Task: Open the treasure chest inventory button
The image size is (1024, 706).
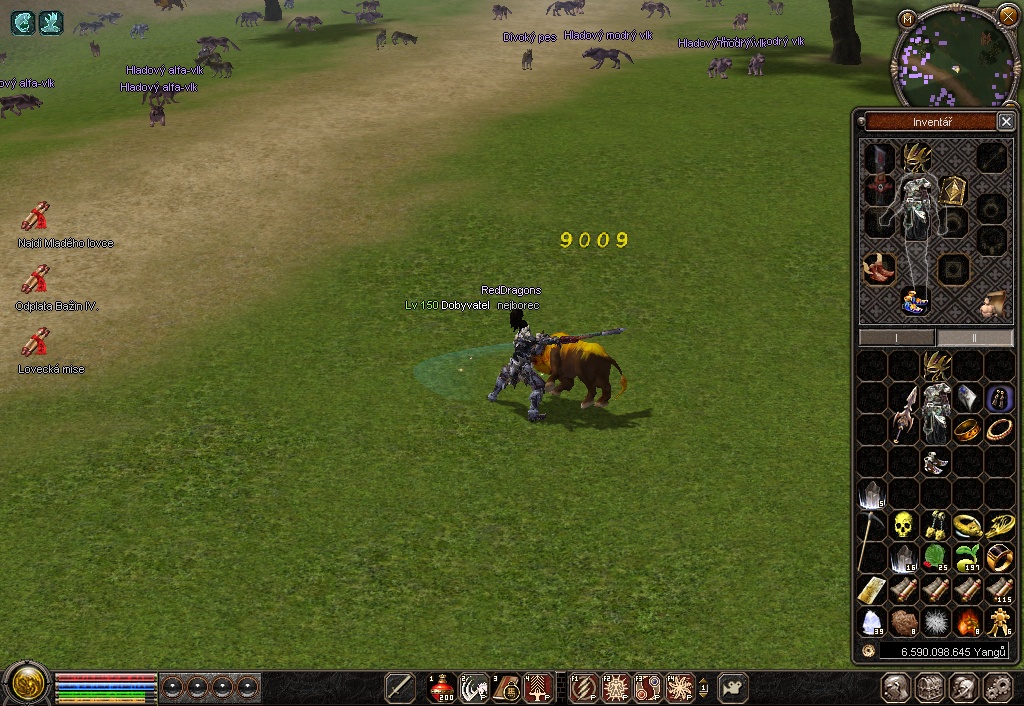Action: click(x=930, y=687)
